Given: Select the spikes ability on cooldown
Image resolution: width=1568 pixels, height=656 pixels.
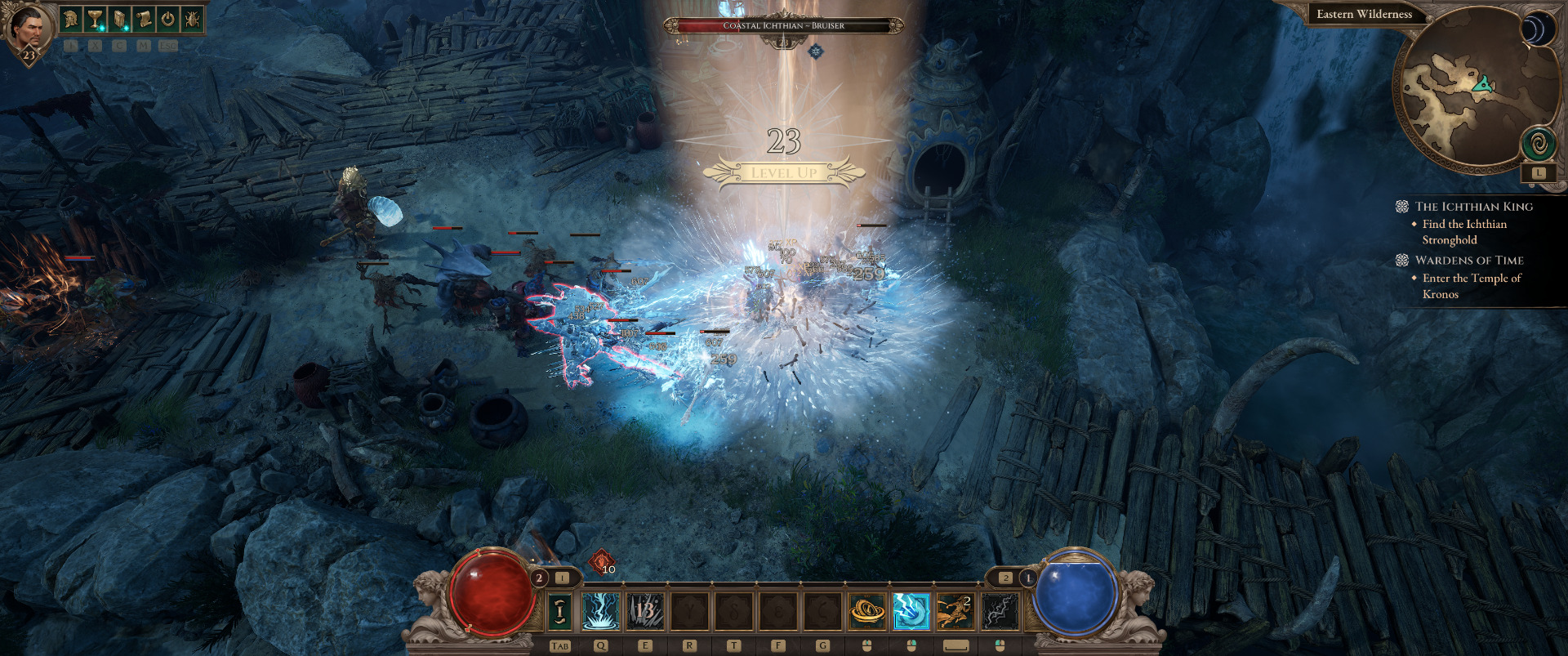Looking at the screenshot, I should point(645,611).
